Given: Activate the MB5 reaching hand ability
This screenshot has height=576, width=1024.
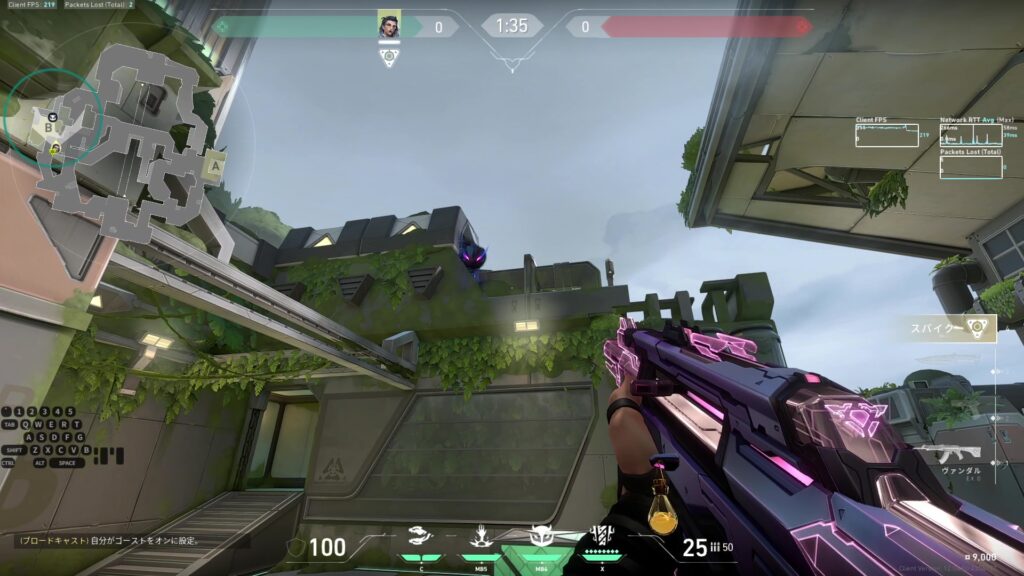Looking at the screenshot, I should 482,538.
